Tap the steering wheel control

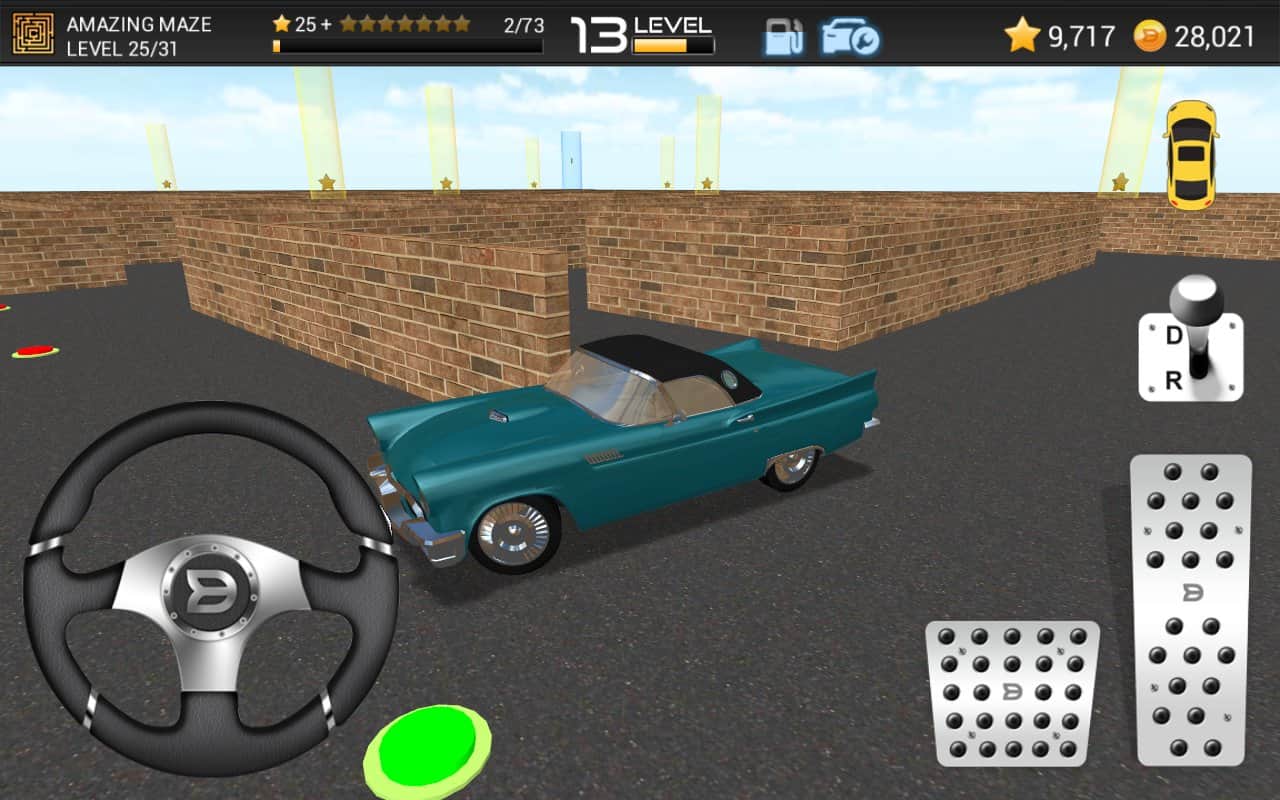tap(210, 590)
